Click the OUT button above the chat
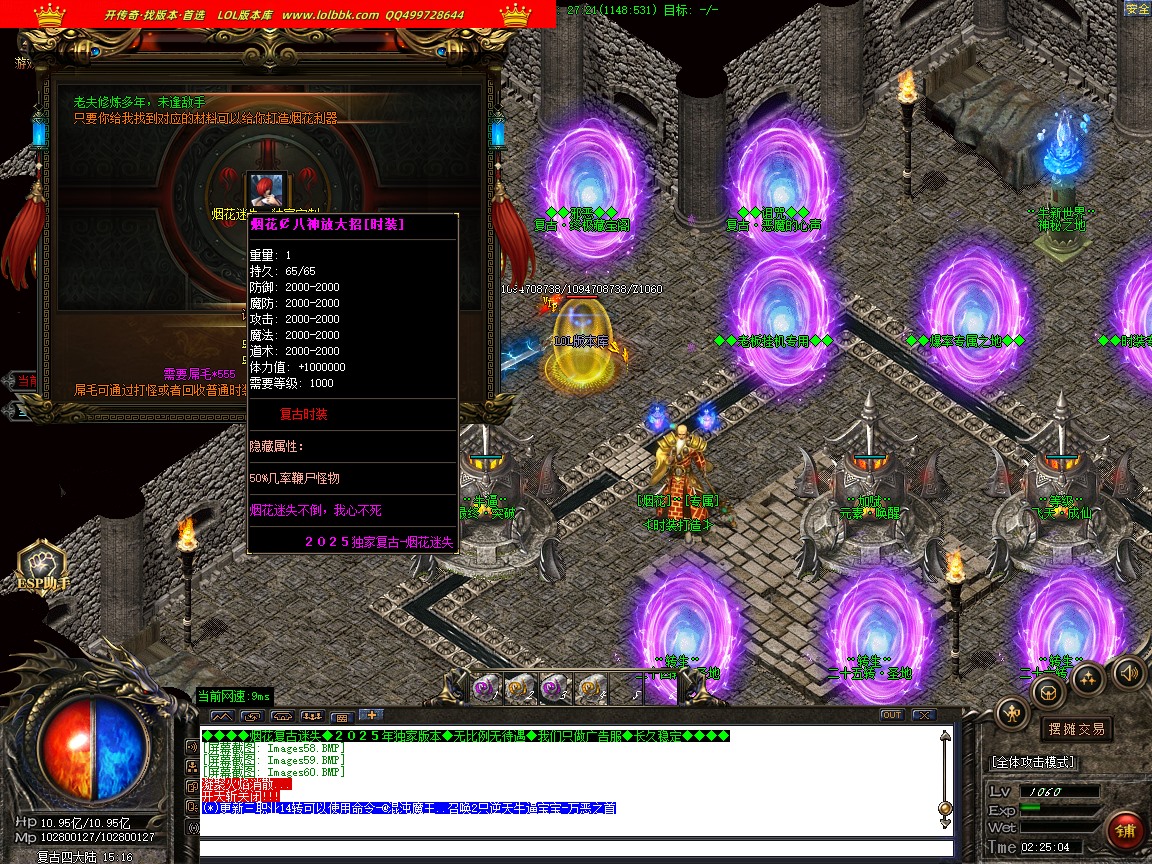This screenshot has width=1152, height=864. (891, 715)
